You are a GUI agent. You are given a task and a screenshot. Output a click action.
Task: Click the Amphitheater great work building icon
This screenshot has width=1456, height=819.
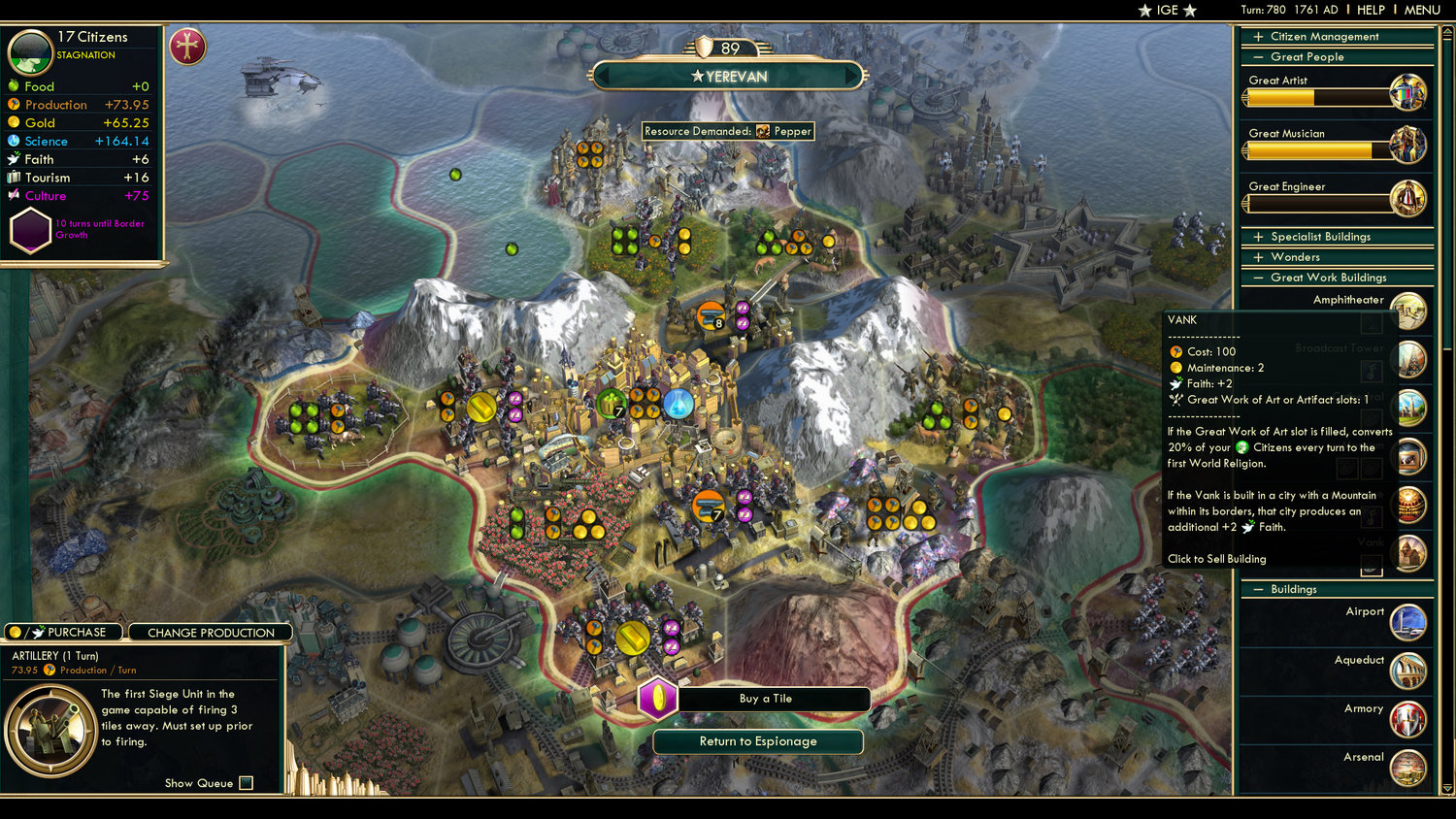coord(1410,311)
